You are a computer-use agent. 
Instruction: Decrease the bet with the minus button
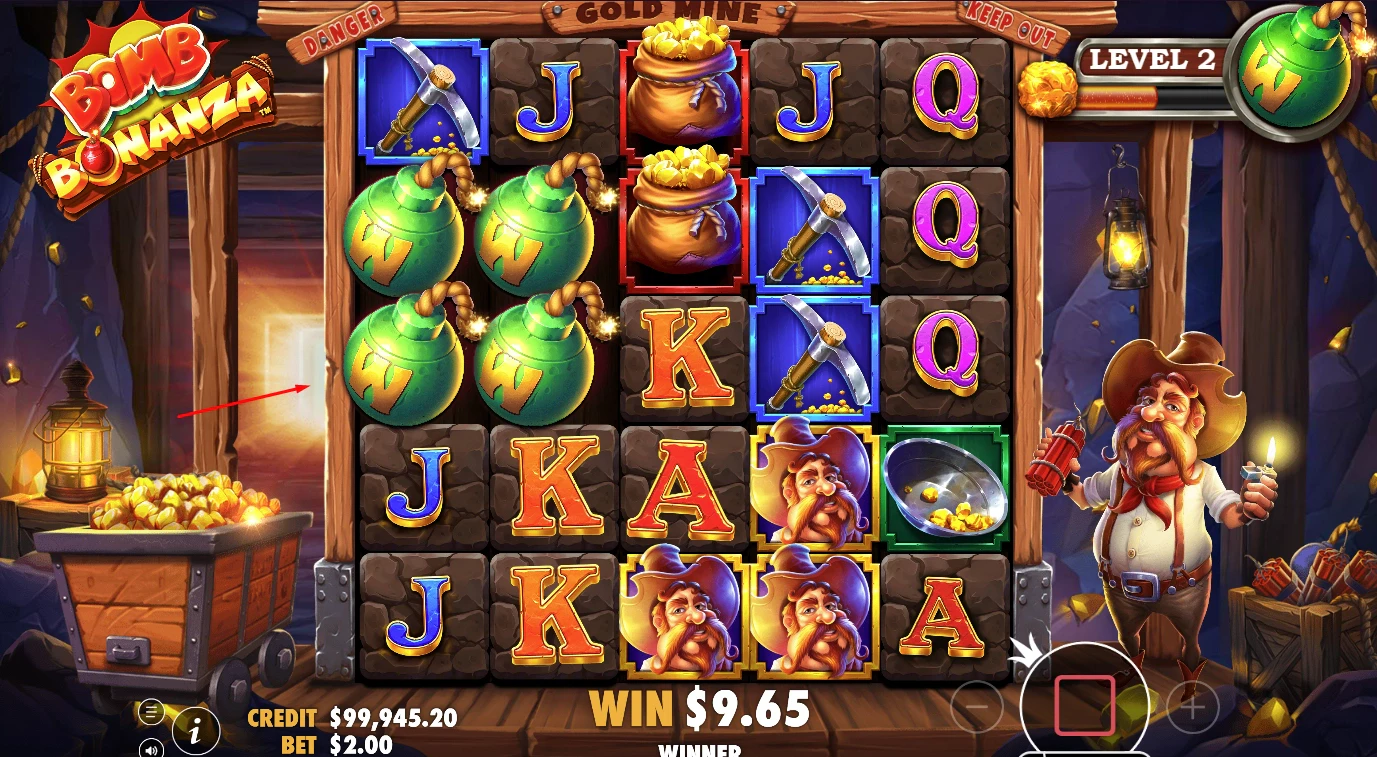(x=977, y=709)
